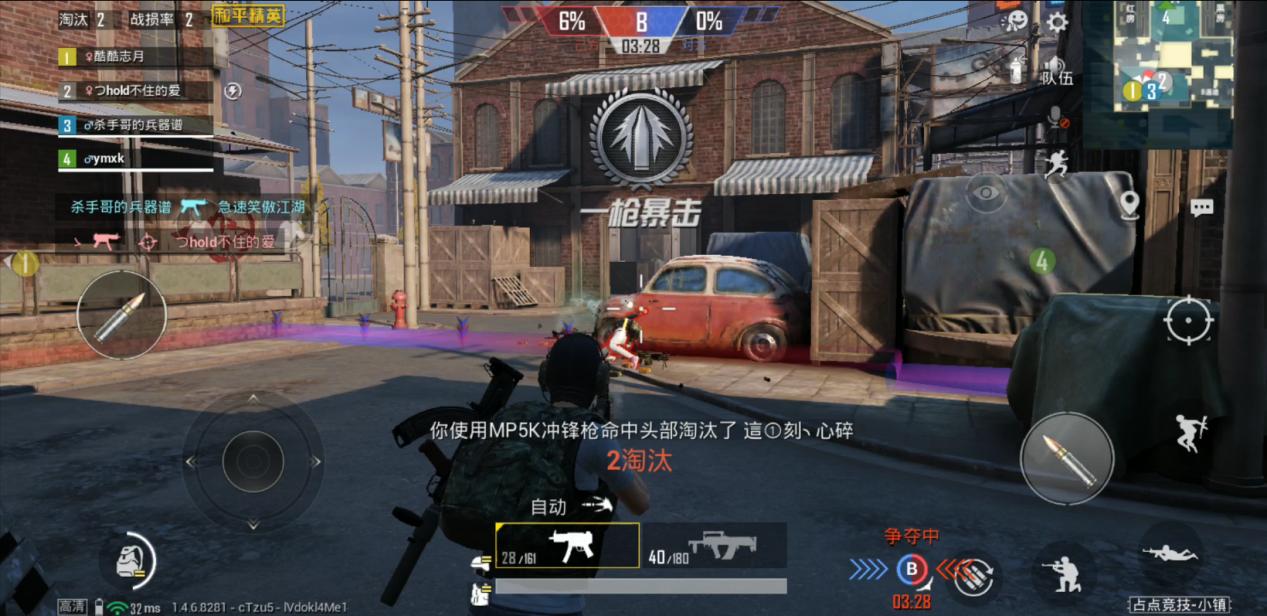
Task: Tap the sprint running-soldier icon
Action: [x=1055, y=163]
